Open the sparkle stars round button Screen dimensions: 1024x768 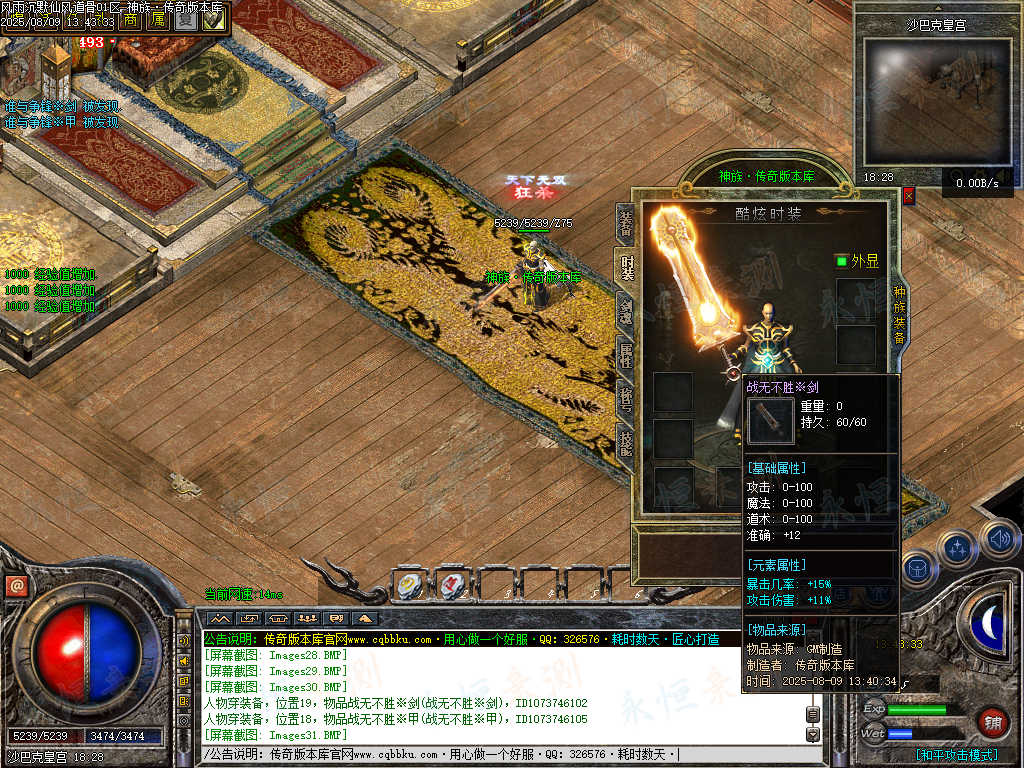958,548
